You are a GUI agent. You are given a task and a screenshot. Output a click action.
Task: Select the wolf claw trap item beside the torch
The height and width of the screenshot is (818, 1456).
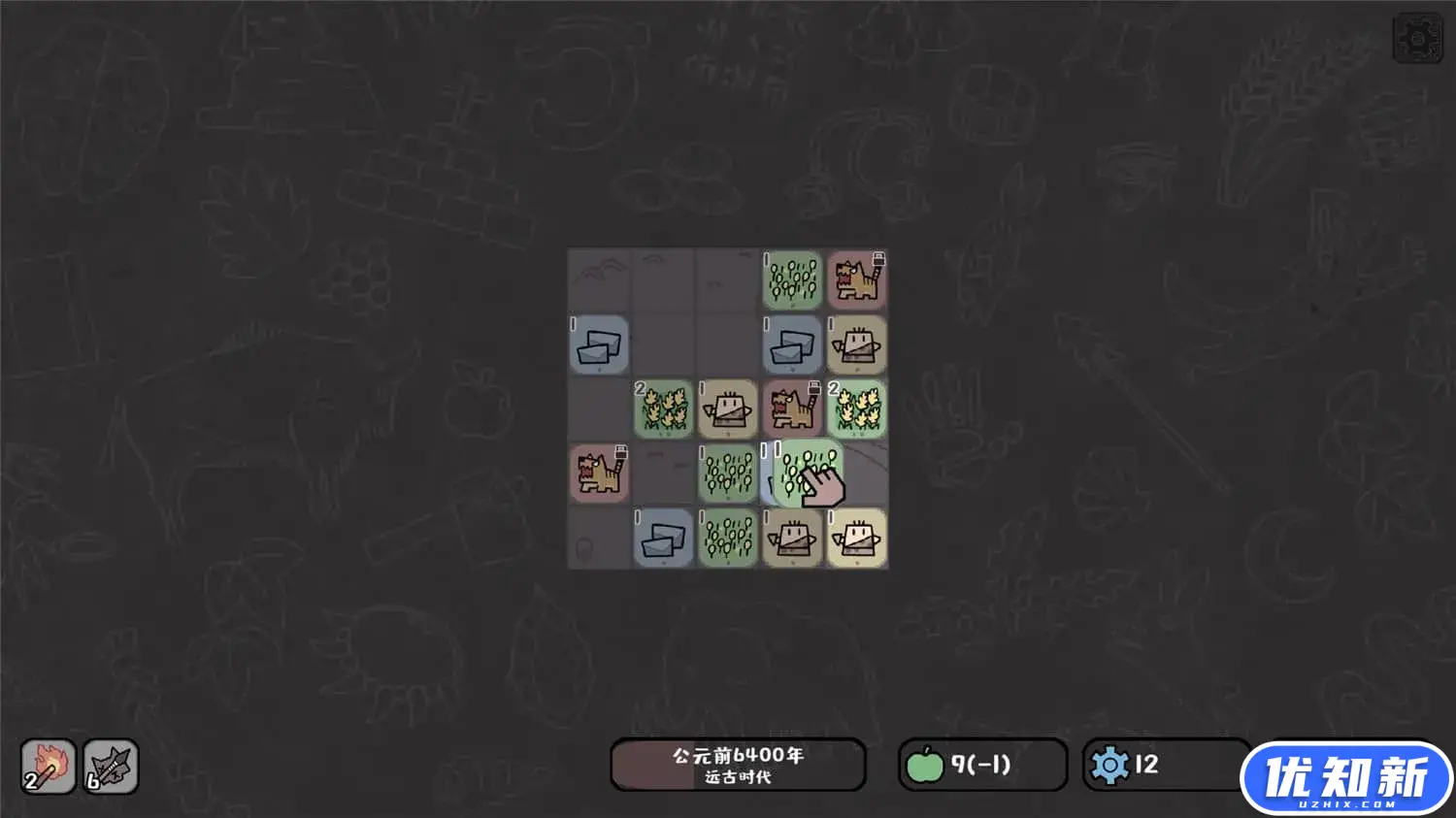point(110,767)
